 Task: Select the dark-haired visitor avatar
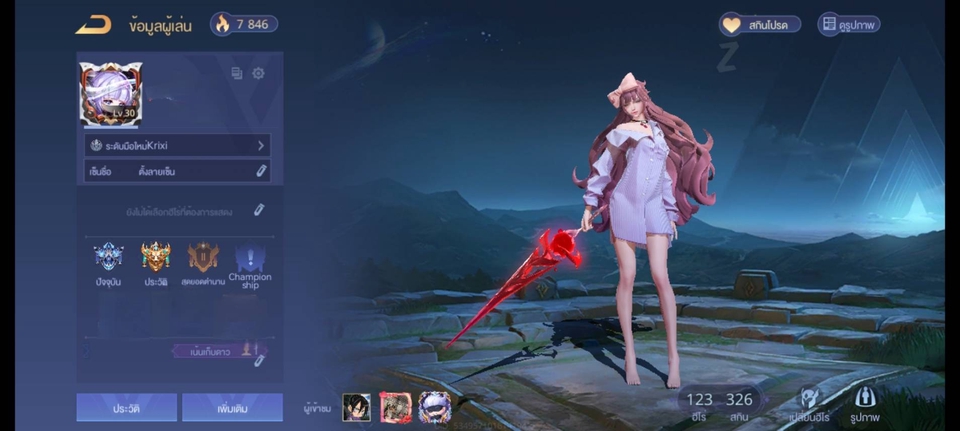click(x=357, y=406)
